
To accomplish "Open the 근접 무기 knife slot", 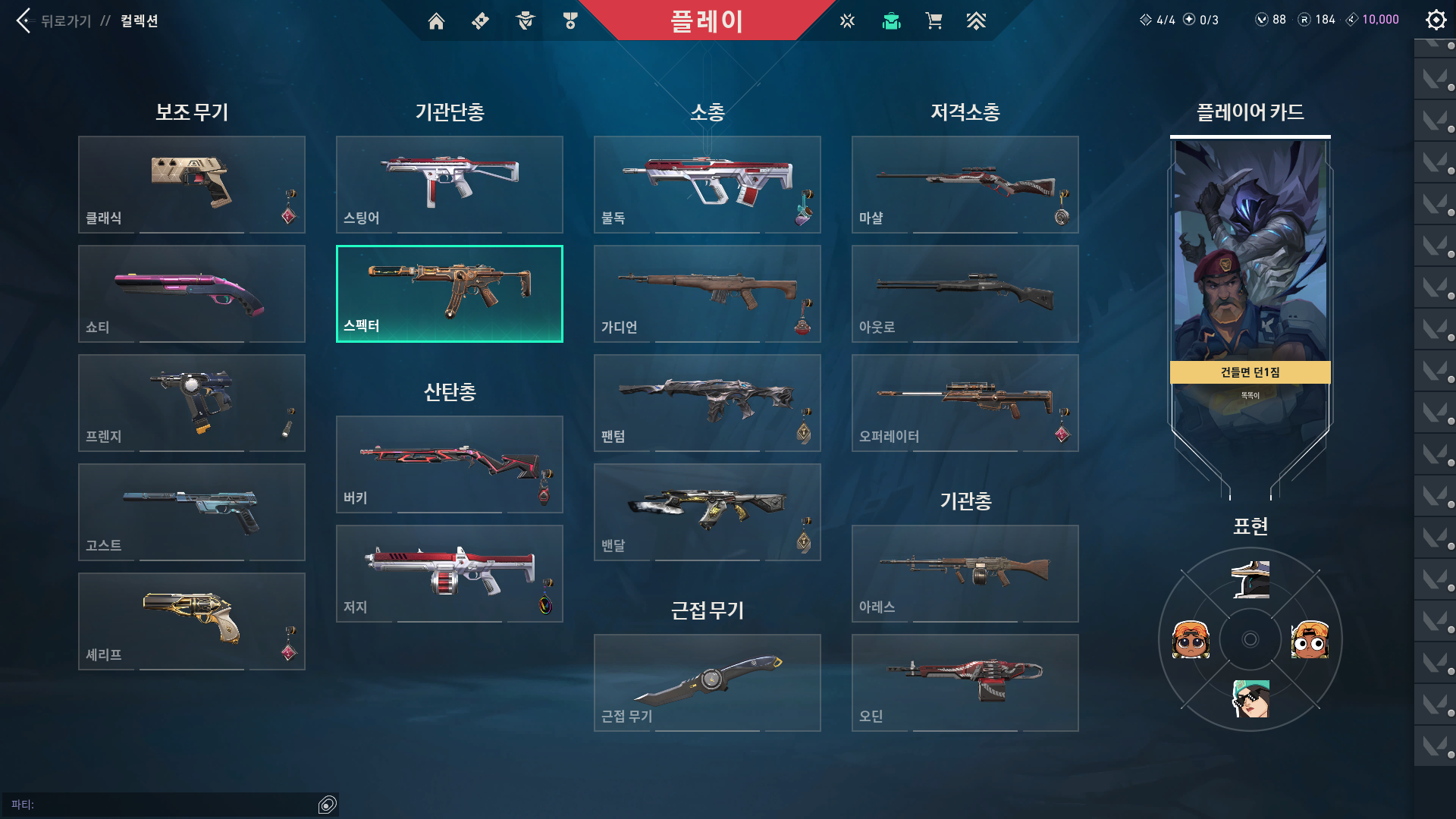I will point(708,682).
